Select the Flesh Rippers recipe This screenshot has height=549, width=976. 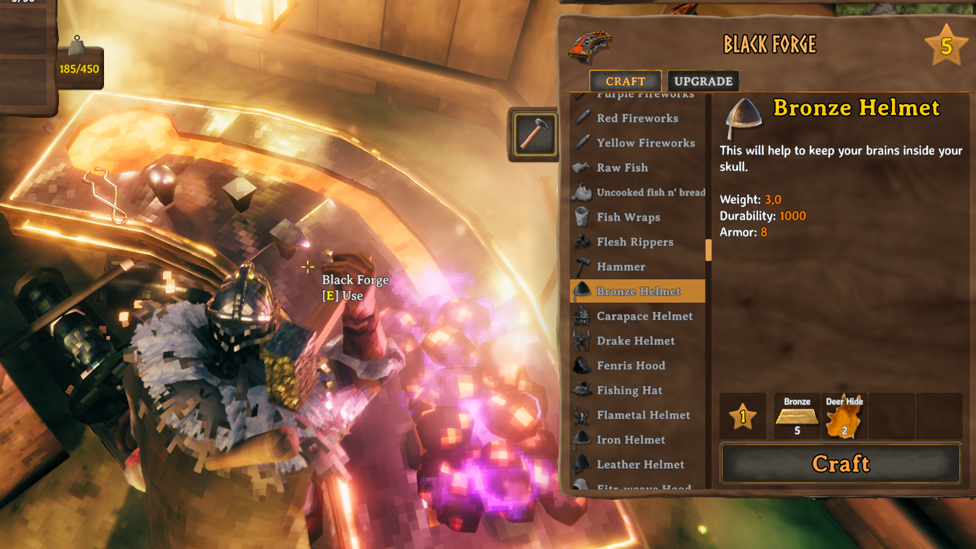pyautogui.click(x=635, y=242)
